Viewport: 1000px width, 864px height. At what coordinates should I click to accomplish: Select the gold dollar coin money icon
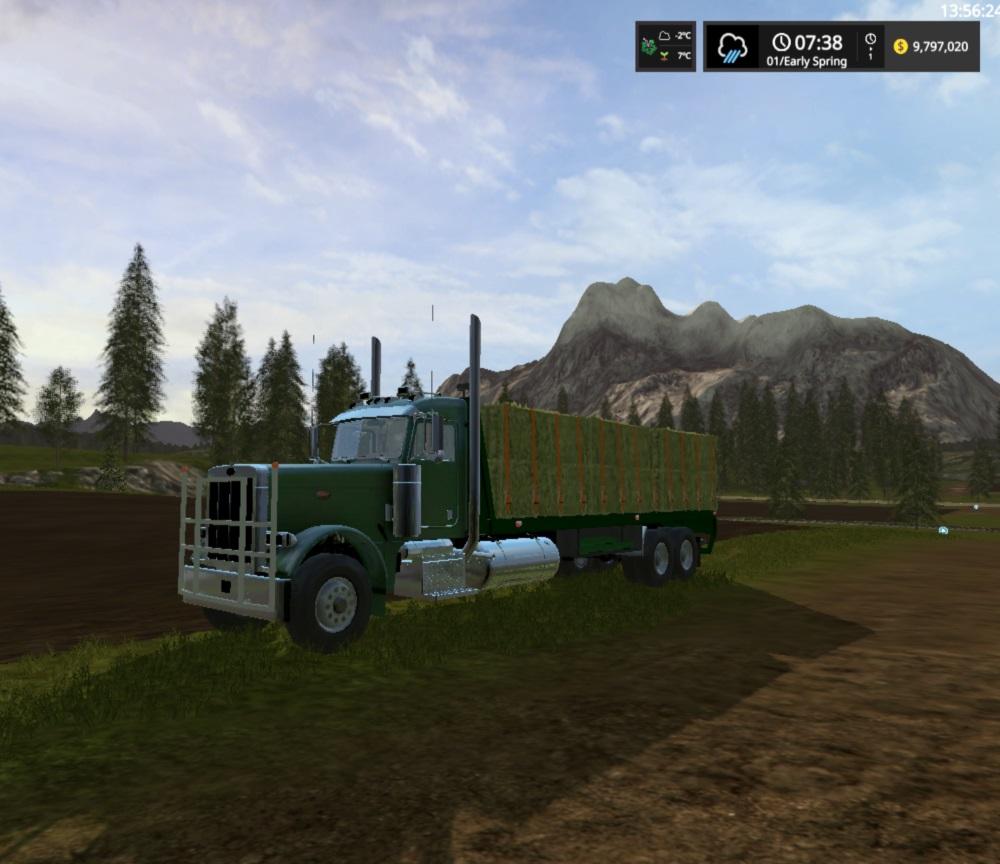900,47
